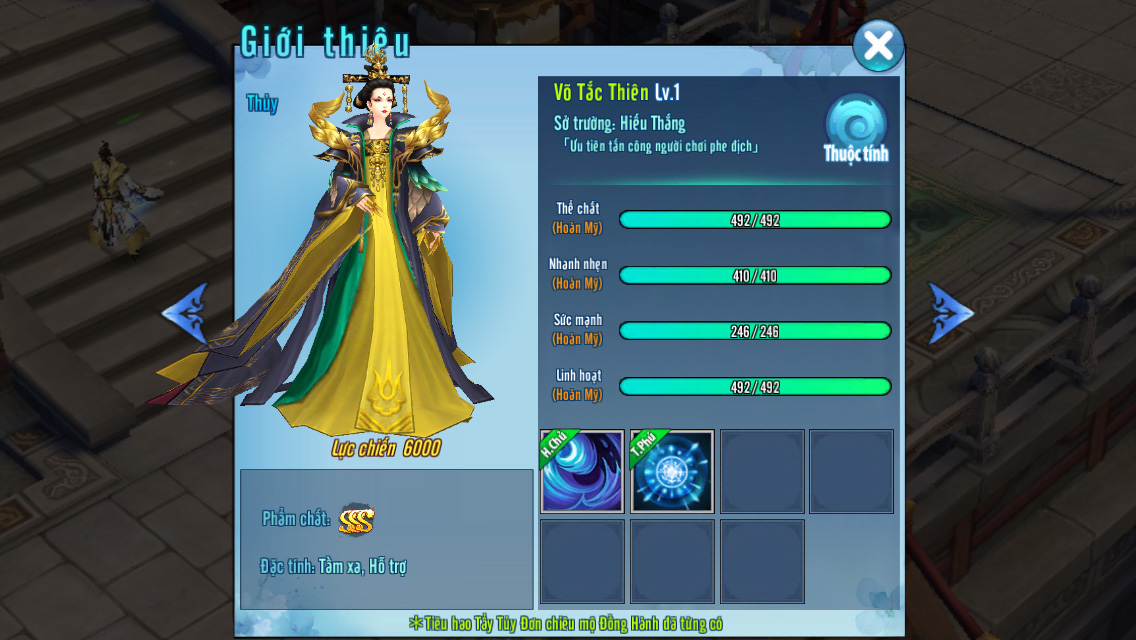Close the Giới thiệu panel
Screen dimensions: 1136x640
(x=878, y=46)
